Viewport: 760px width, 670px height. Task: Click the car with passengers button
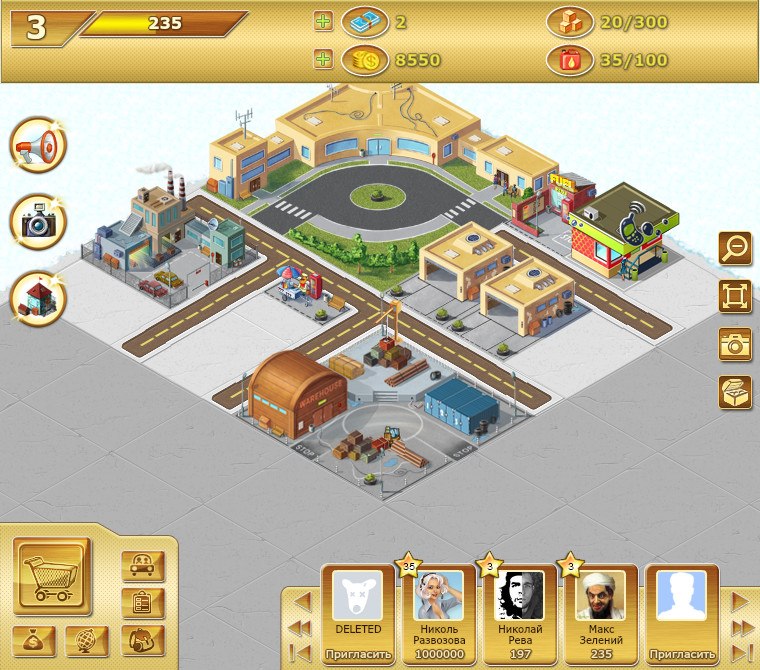[142, 566]
